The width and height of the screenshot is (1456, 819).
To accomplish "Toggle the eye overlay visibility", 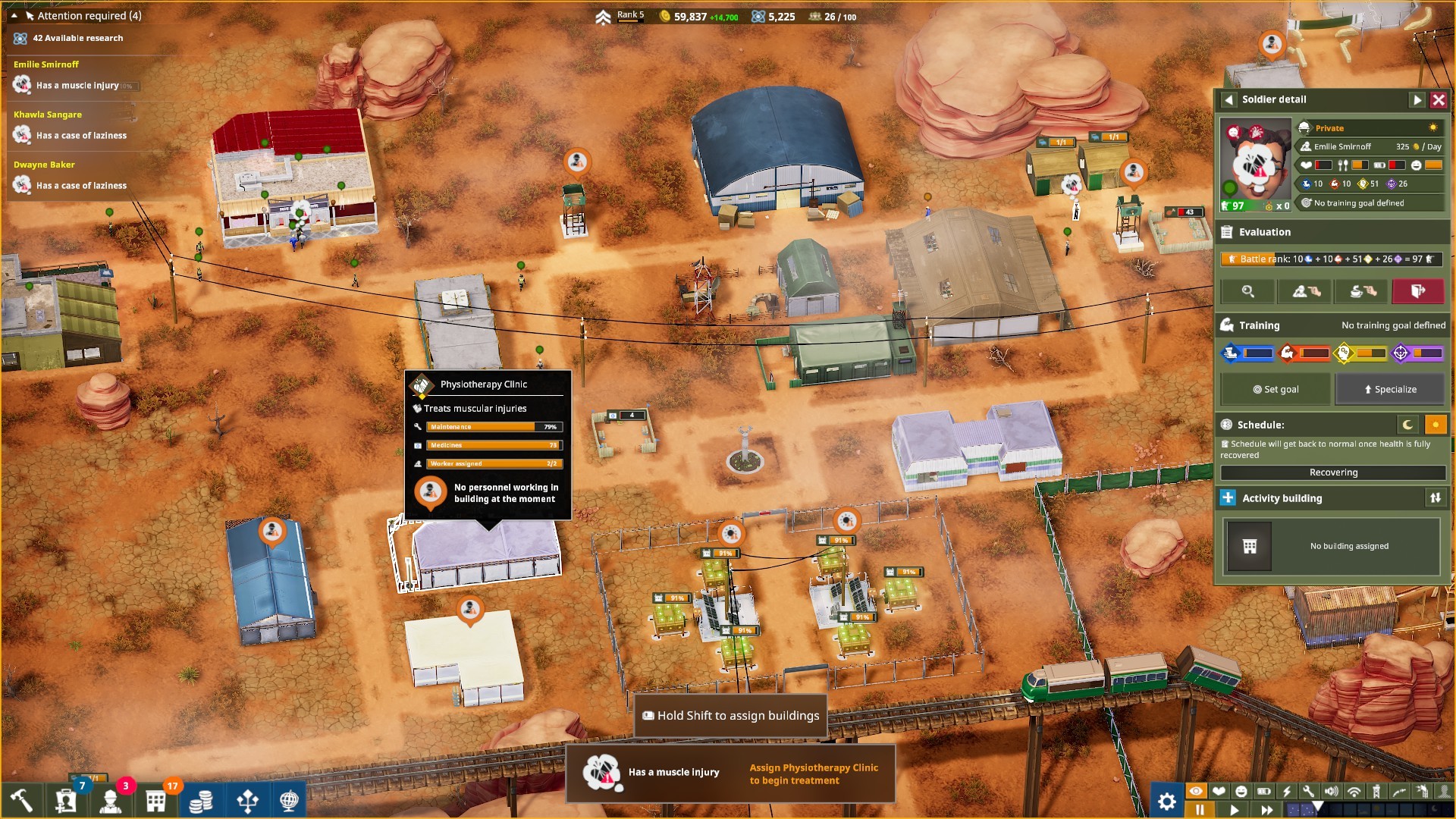I will (1196, 792).
